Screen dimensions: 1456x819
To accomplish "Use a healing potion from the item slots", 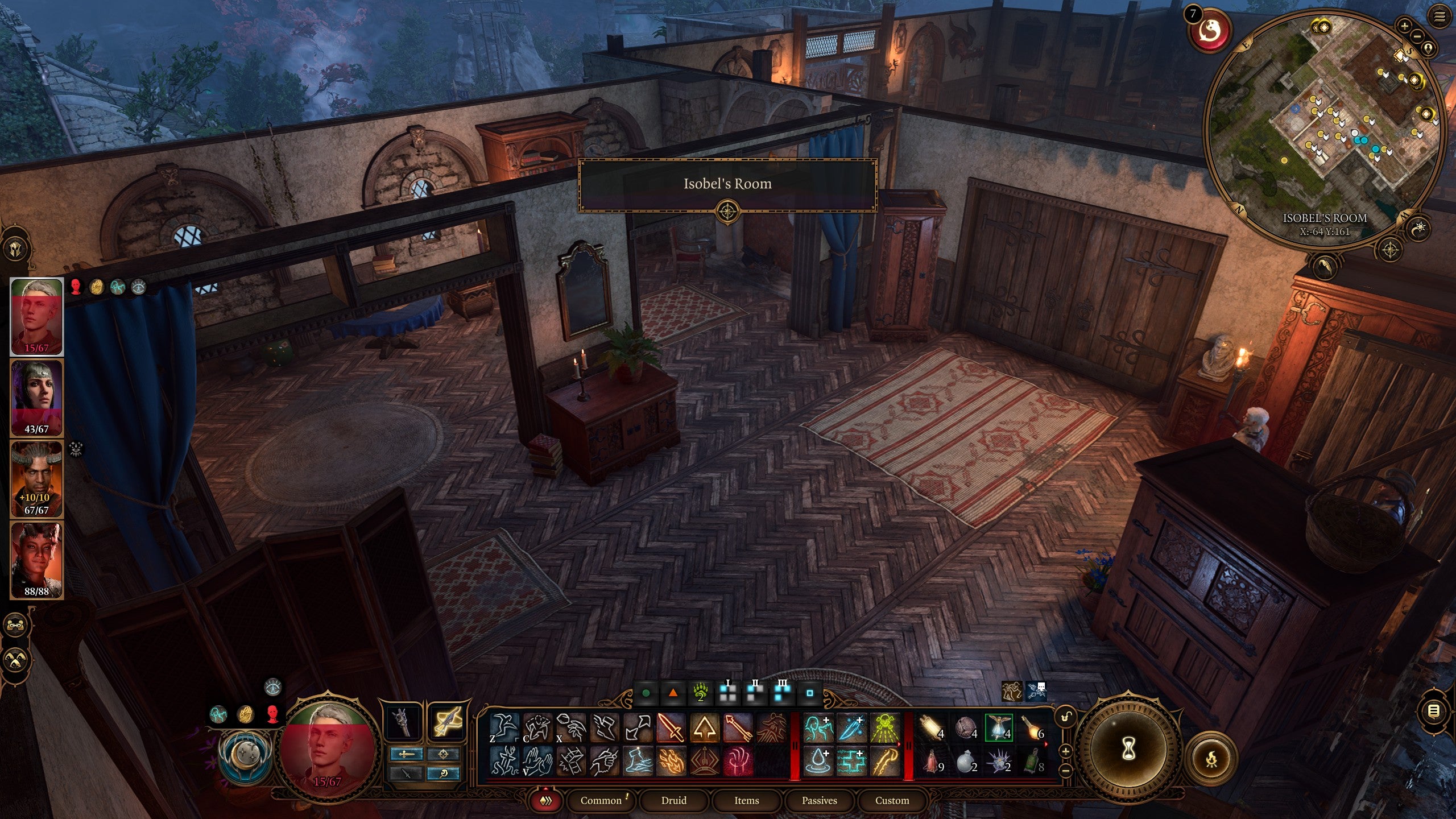I will click(931, 762).
